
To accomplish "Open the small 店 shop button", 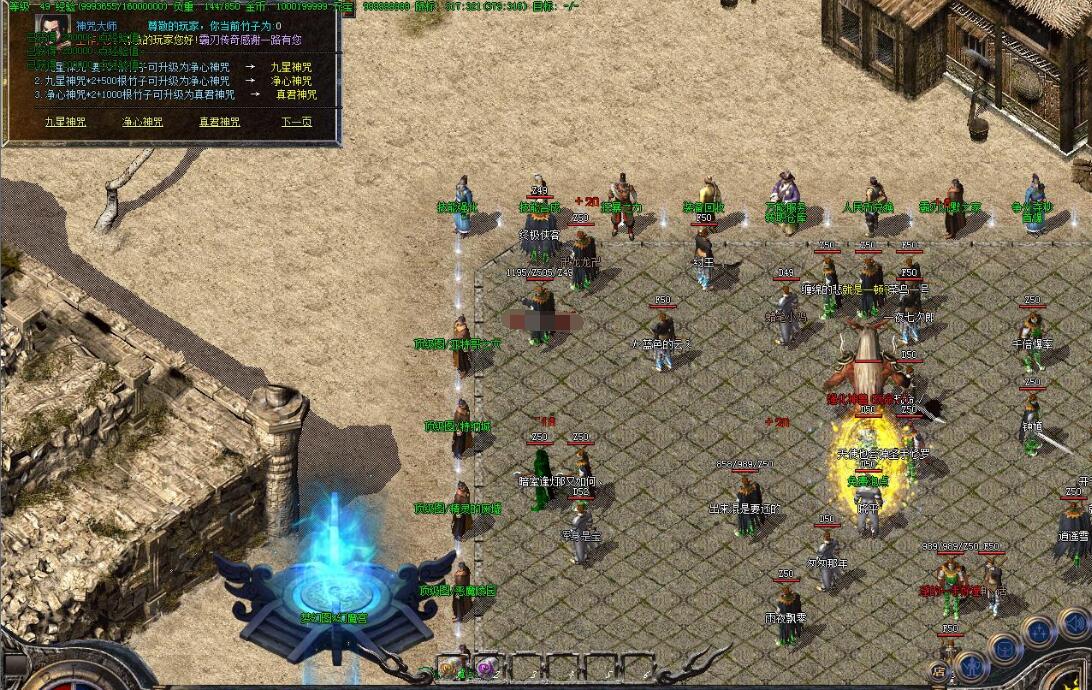I will point(940,671).
